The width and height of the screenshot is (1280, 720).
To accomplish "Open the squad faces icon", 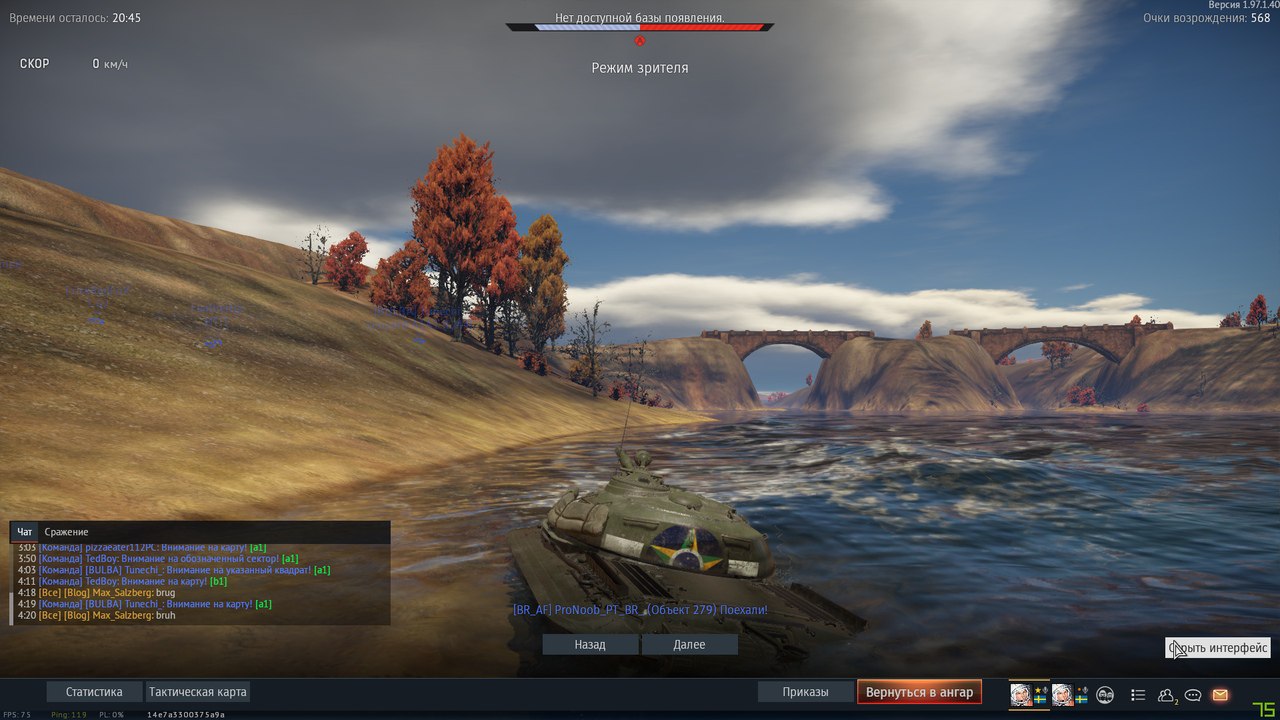I will [x=1105, y=695].
